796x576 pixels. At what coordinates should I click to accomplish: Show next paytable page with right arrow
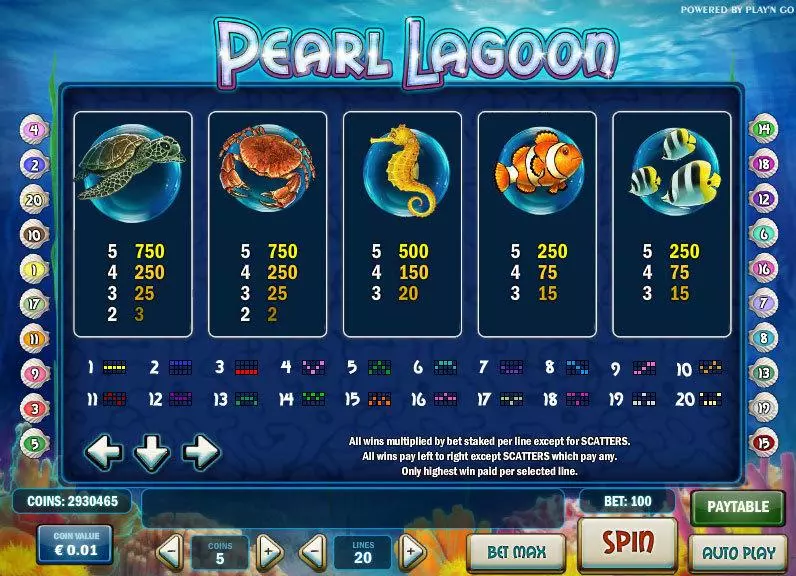click(x=201, y=452)
